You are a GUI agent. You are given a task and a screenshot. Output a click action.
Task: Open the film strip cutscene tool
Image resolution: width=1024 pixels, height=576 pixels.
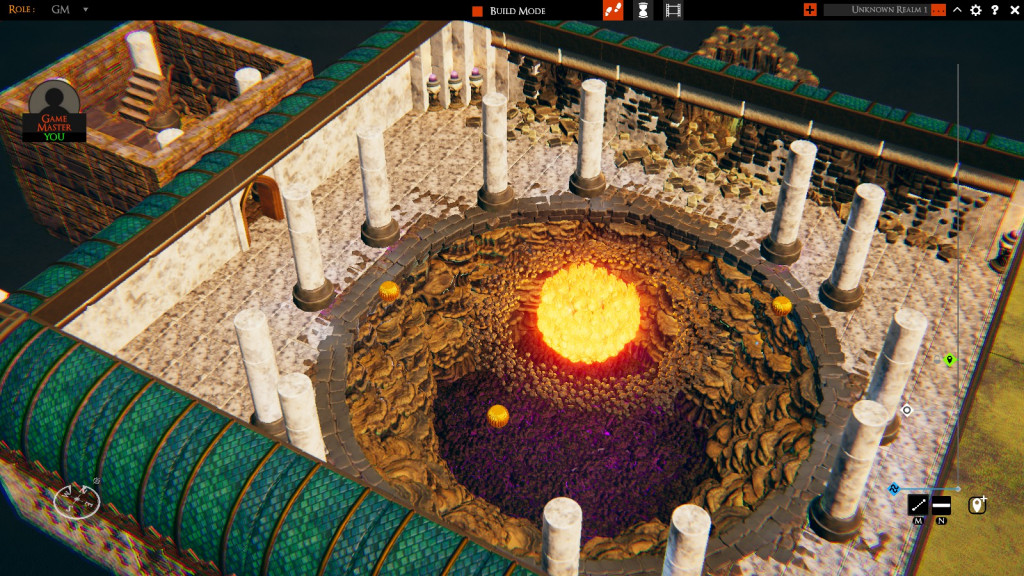674,10
